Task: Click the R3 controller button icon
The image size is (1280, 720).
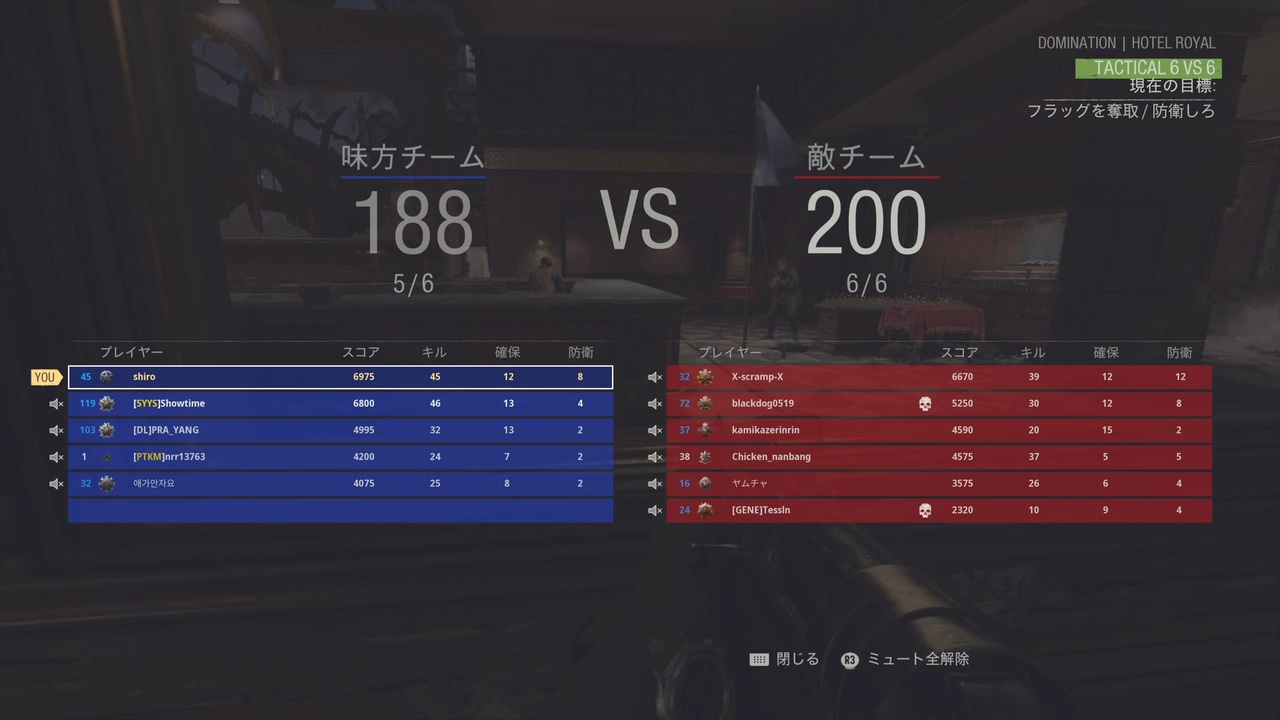Action: (849, 659)
